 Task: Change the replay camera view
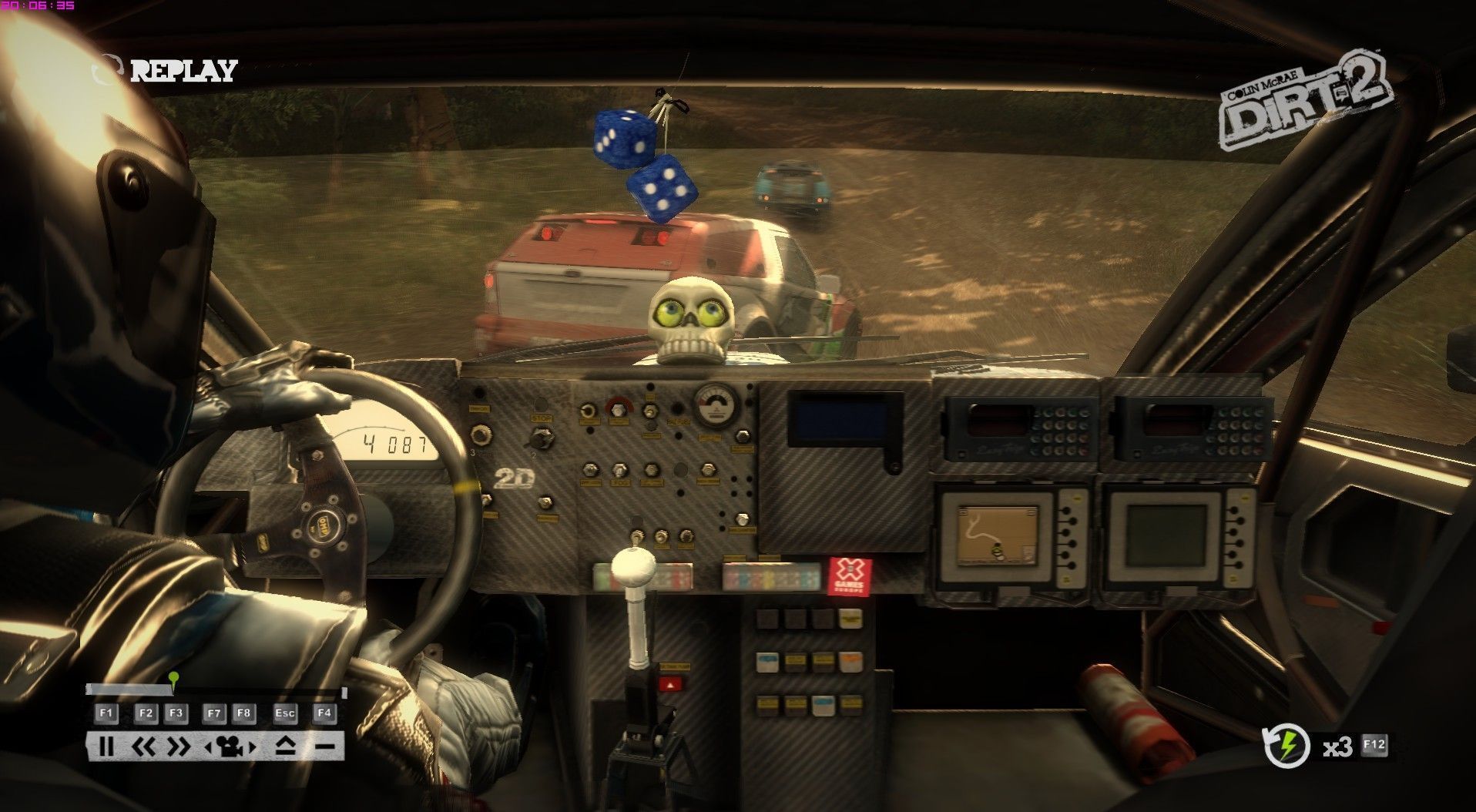click(229, 746)
